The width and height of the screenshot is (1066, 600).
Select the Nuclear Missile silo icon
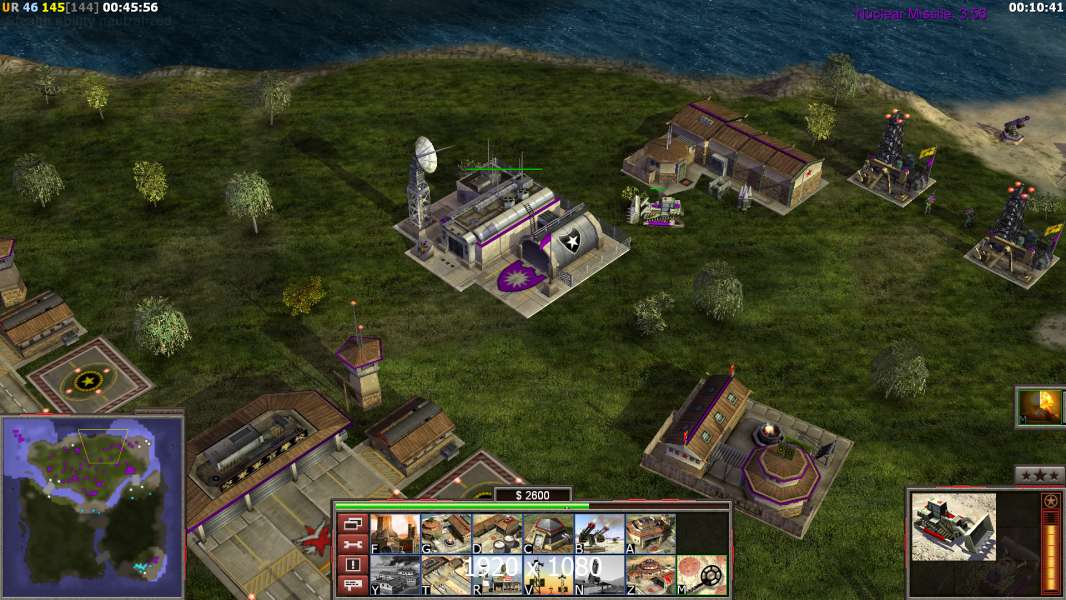598,575
